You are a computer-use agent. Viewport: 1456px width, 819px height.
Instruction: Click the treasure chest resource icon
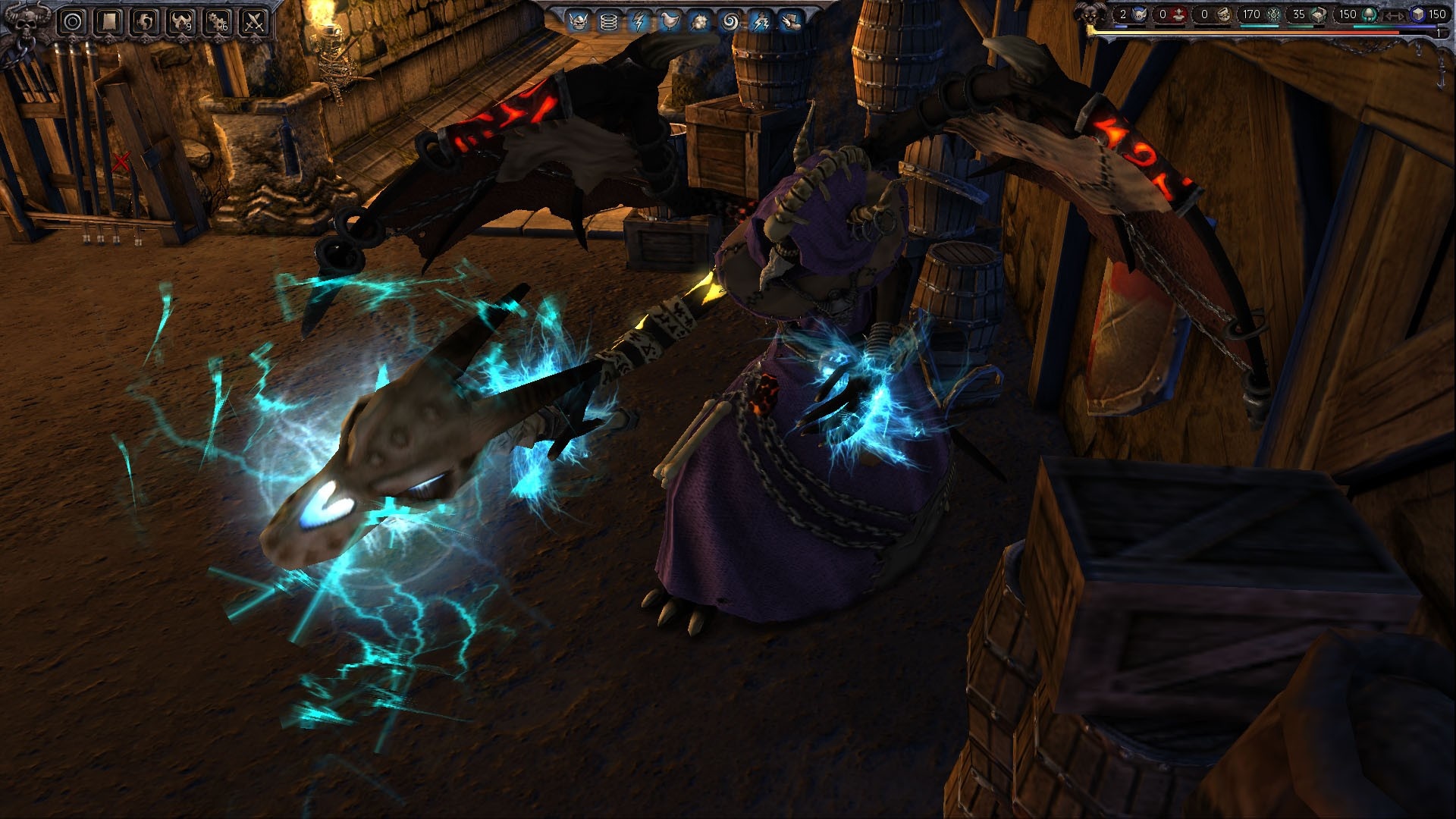(1319, 14)
